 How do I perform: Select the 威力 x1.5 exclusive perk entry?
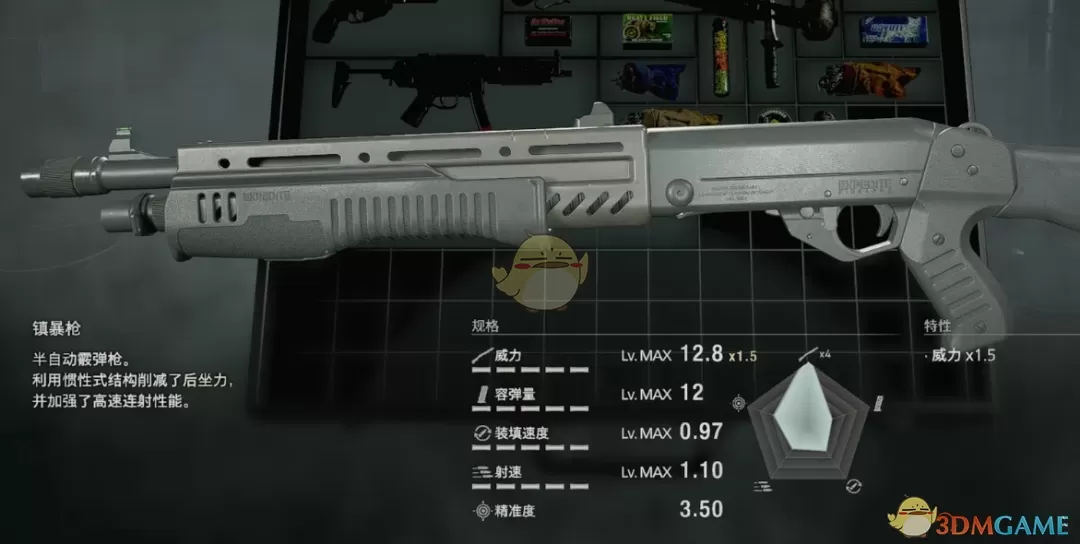(961, 355)
